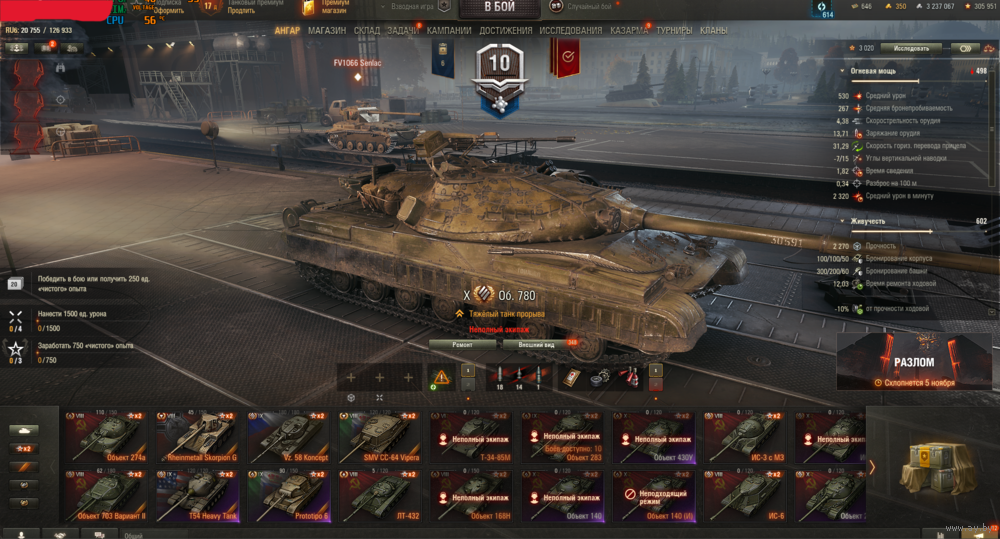This screenshot has height=539, width=1000.
Task: Open the ИССЛЕДОВАНИЯ research tab
Action: tap(570, 31)
